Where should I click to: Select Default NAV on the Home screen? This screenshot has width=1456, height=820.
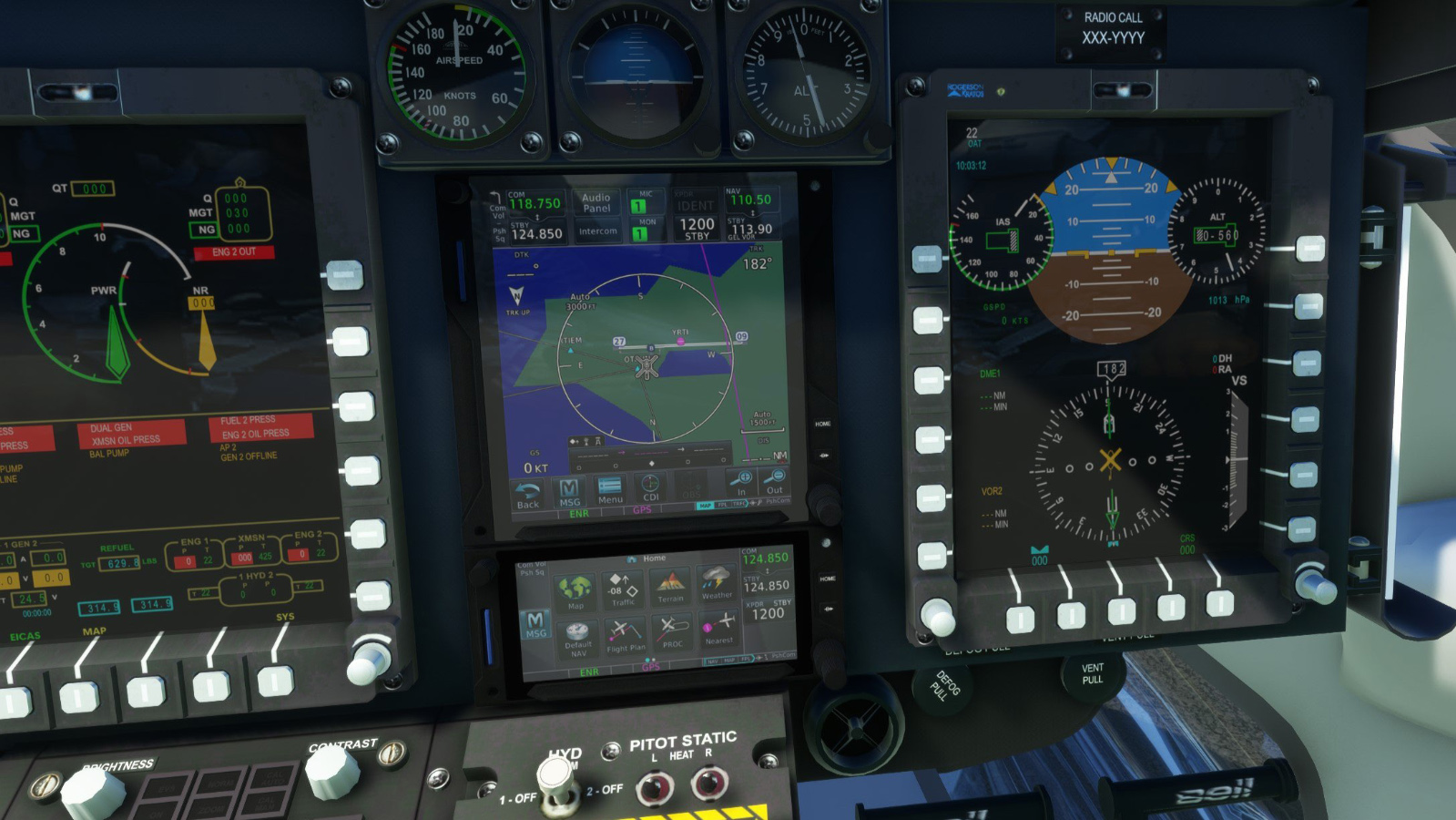[x=575, y=638]
